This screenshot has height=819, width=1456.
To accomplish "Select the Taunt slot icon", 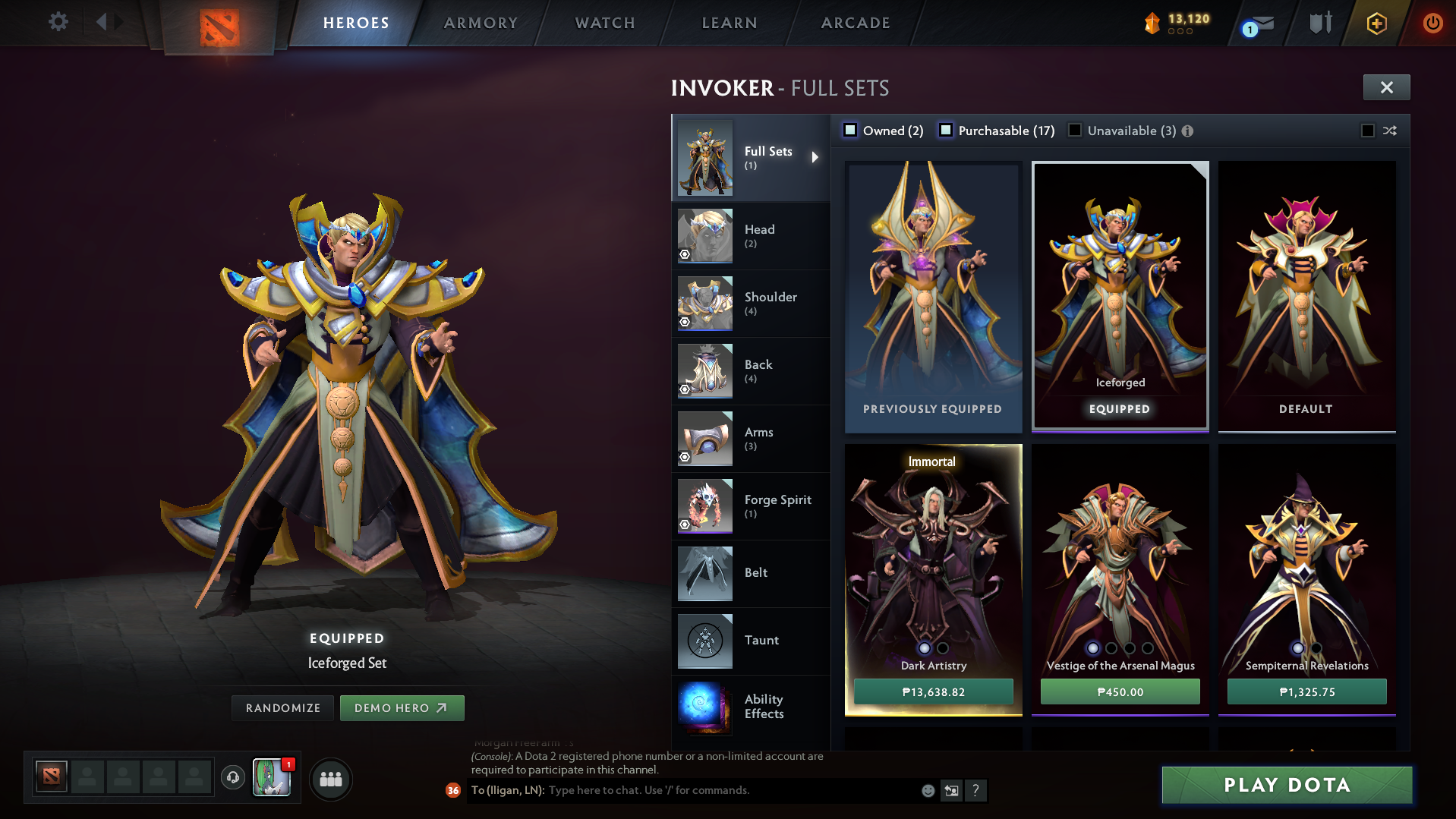I will [x=704, y=641].
